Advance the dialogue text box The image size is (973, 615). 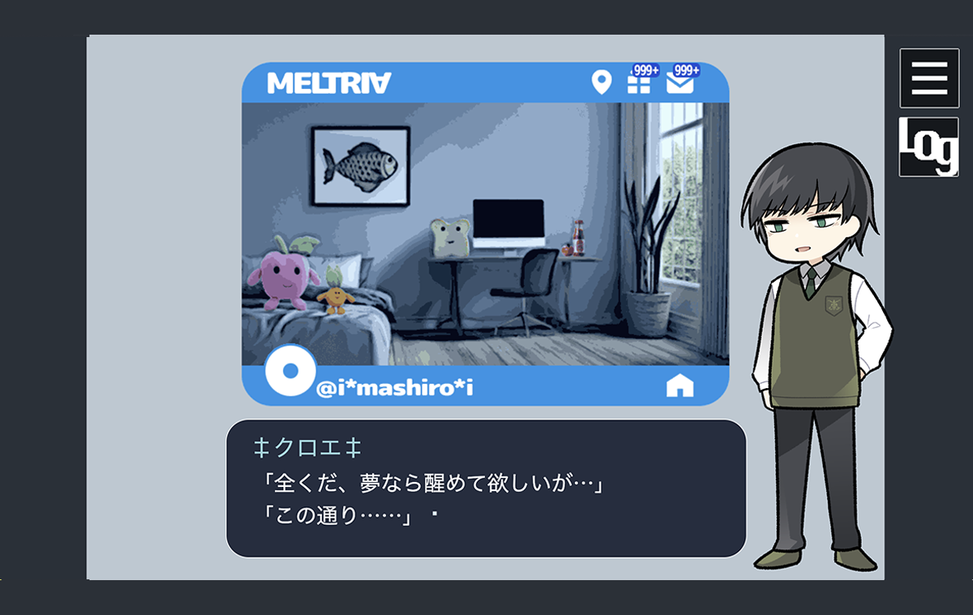[x=486, y=488]
